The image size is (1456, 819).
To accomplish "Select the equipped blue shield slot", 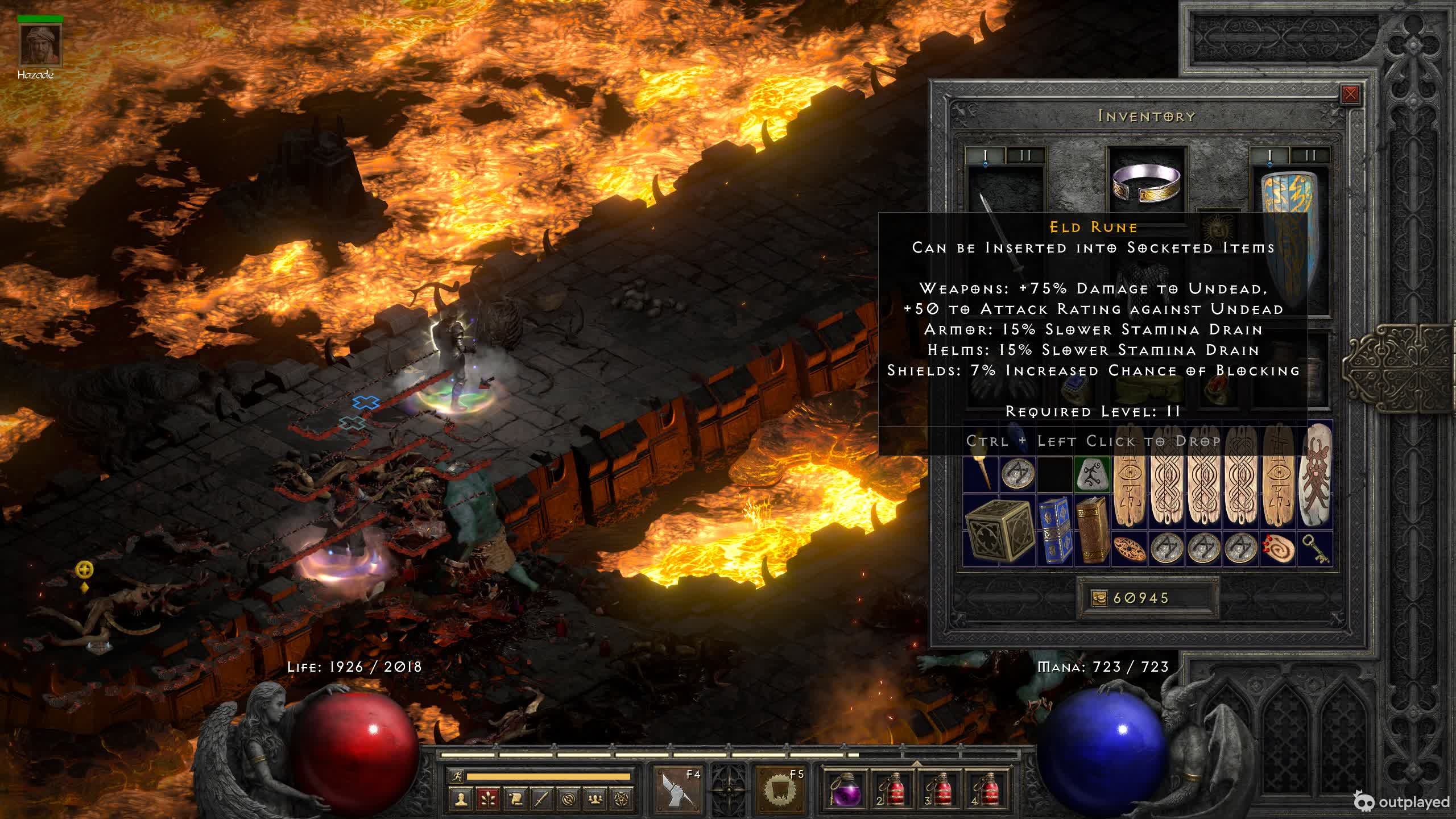I will pos(1291,239).
